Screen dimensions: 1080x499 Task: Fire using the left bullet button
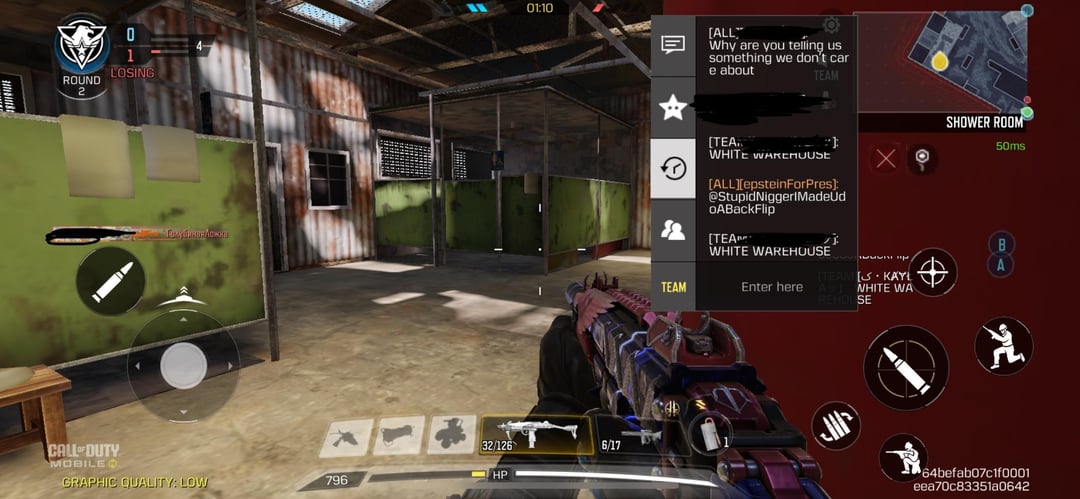[111, 281]
